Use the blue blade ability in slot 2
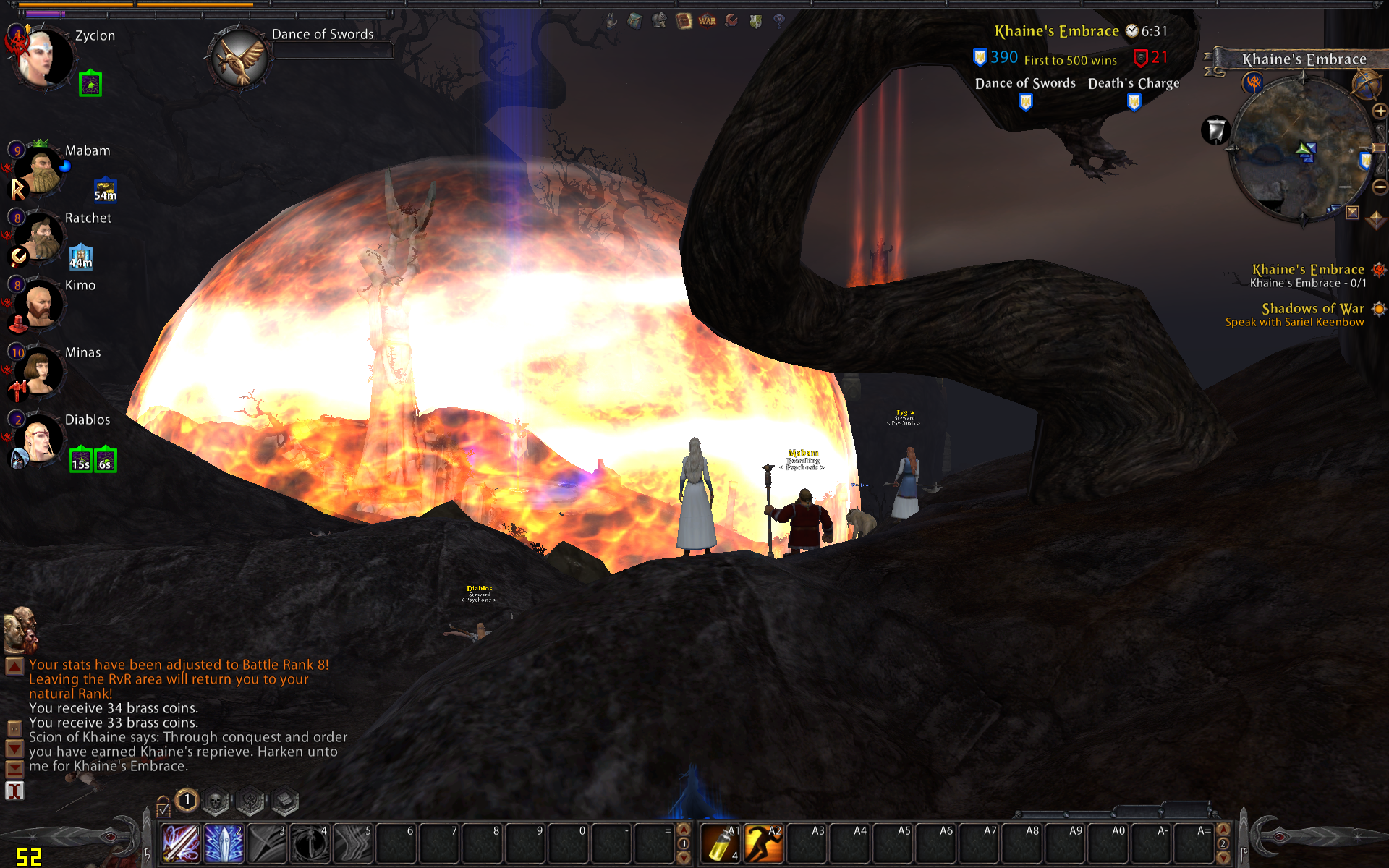The image size is (1389, 868). pyautogui.click(x=224, y=843)
